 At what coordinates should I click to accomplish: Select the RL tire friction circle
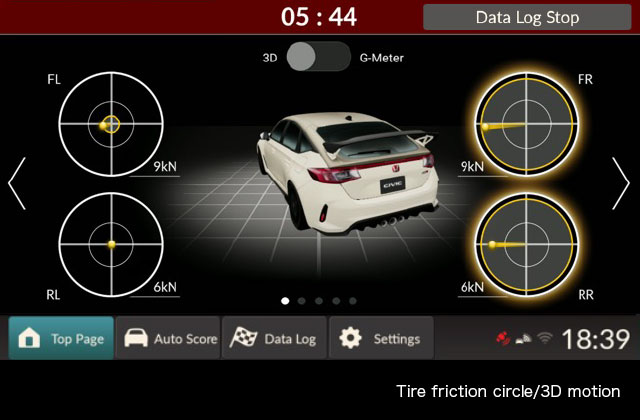pos(110,243)
